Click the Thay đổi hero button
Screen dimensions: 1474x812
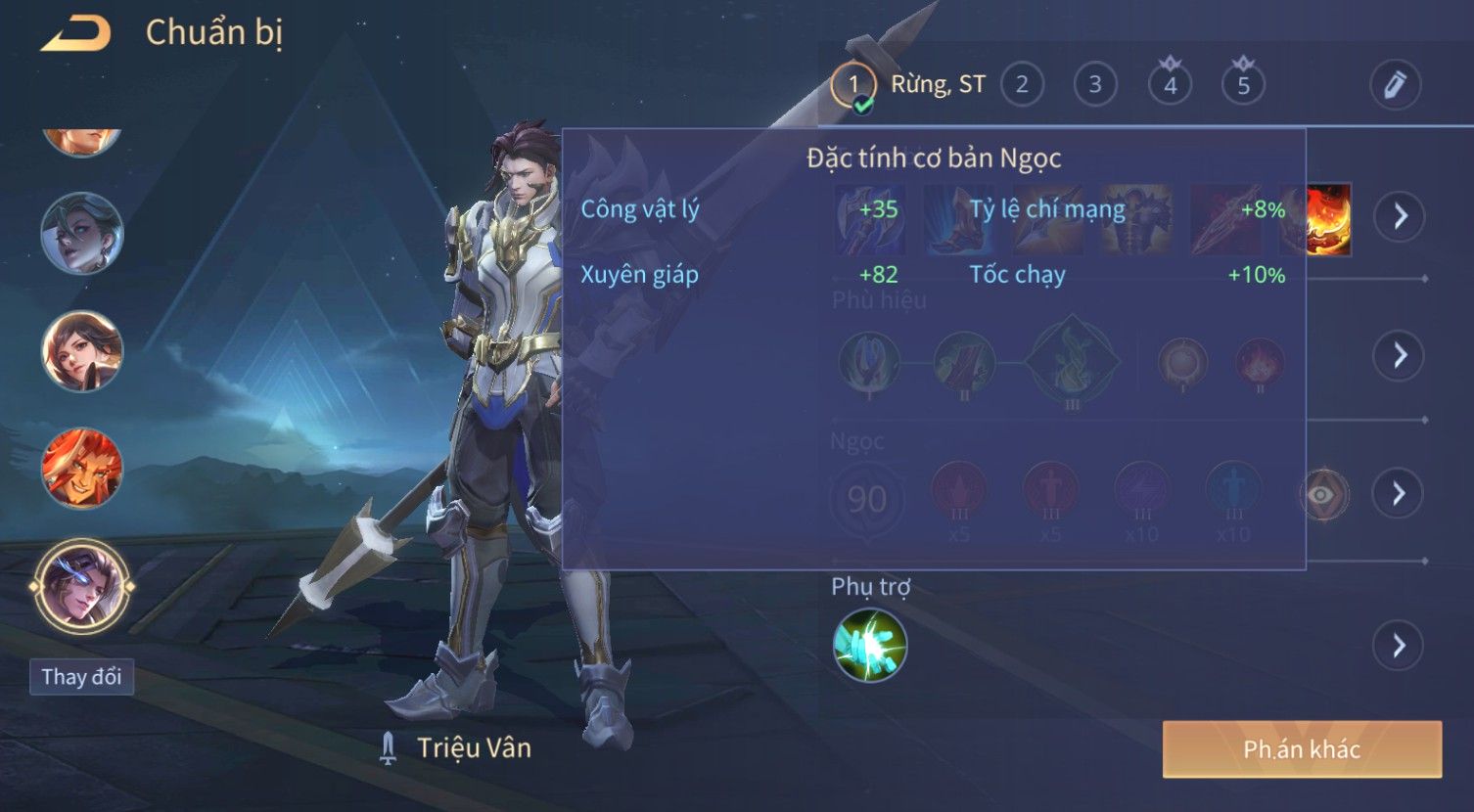81,677
